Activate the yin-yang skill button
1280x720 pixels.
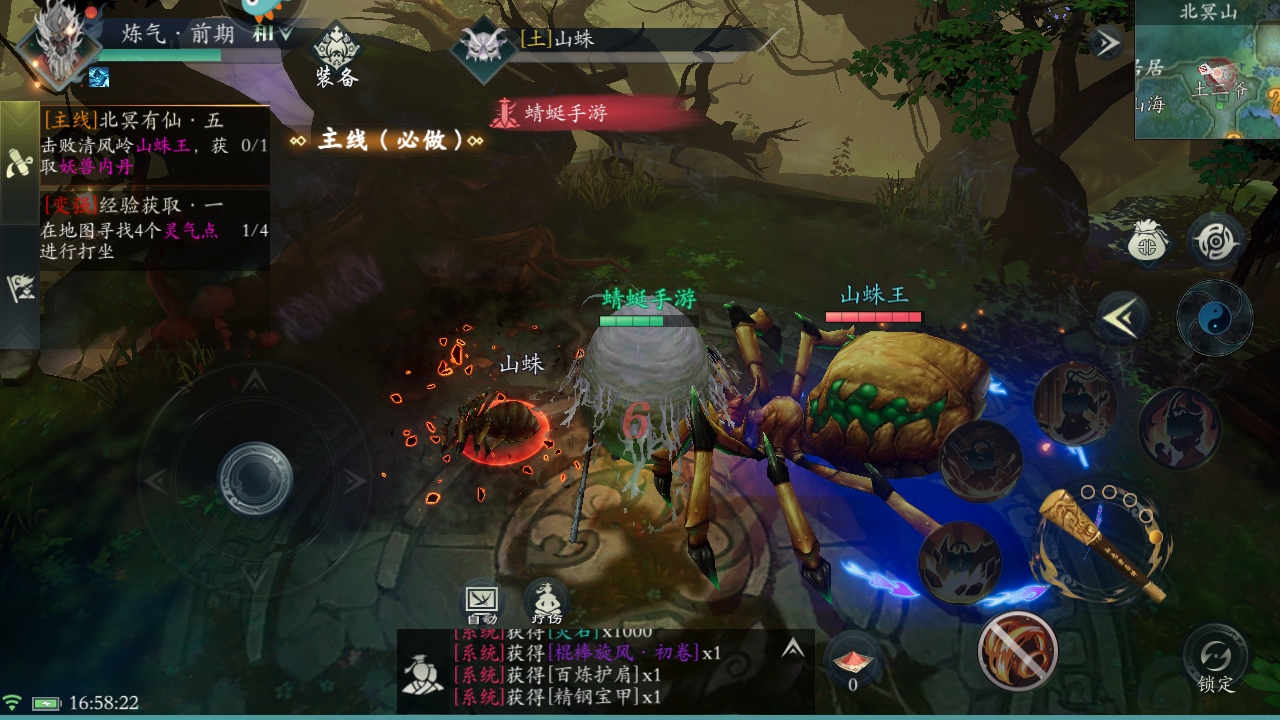pos(1214,318)
